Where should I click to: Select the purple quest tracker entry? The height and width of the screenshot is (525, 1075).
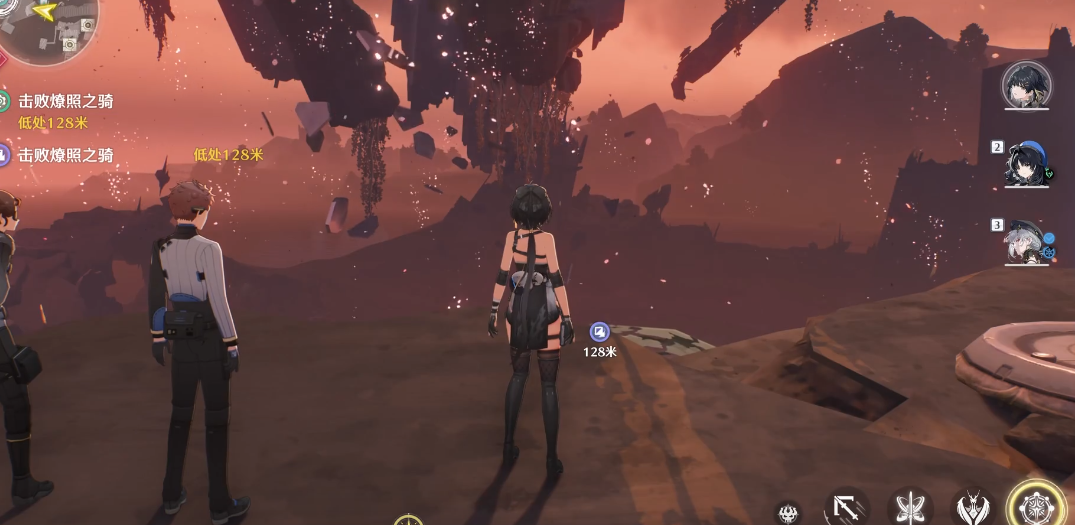point(64,155)
